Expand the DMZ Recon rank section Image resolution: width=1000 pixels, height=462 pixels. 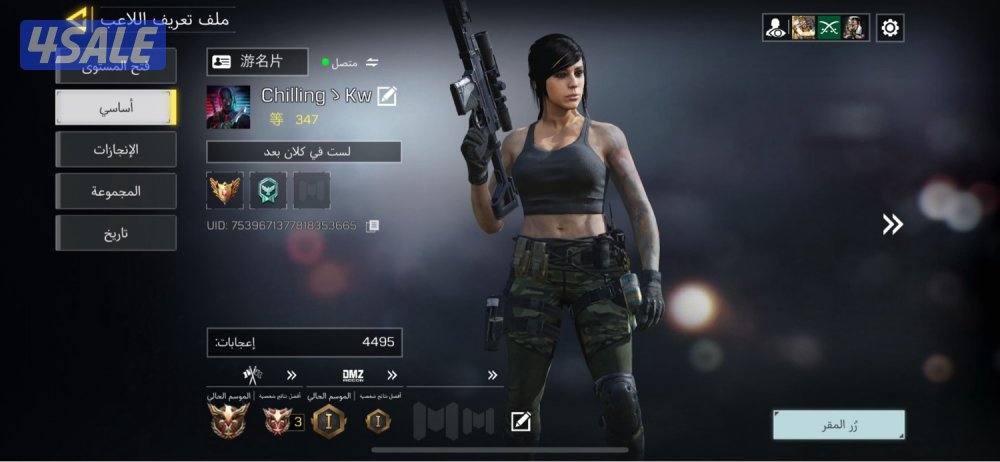pyautogui.click(x=392, y=376)
